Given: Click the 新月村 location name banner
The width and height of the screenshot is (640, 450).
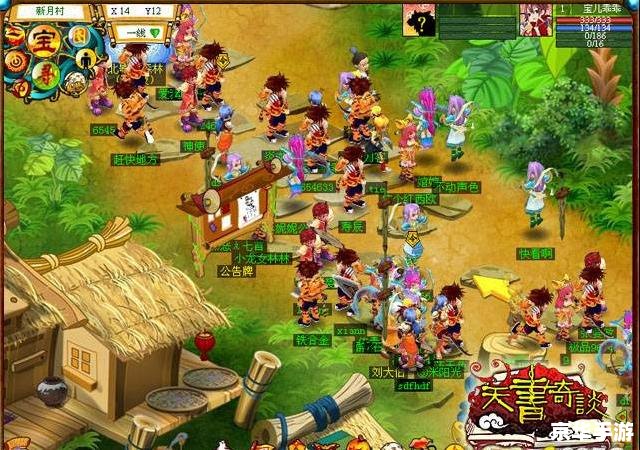Looking at the screenshot, I should [52, 10].
